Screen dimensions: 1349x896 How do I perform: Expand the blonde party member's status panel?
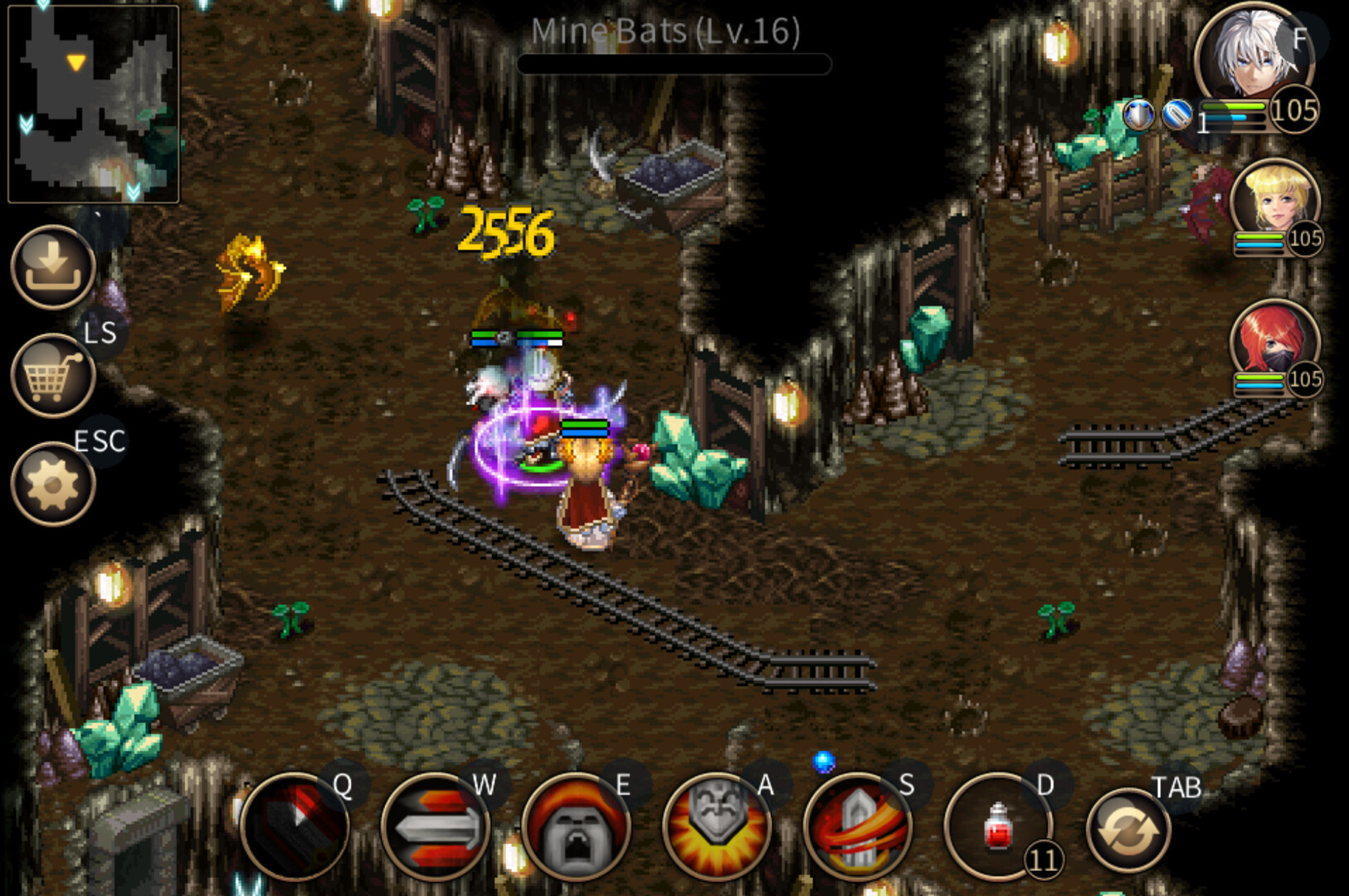tap(1276, 203)
